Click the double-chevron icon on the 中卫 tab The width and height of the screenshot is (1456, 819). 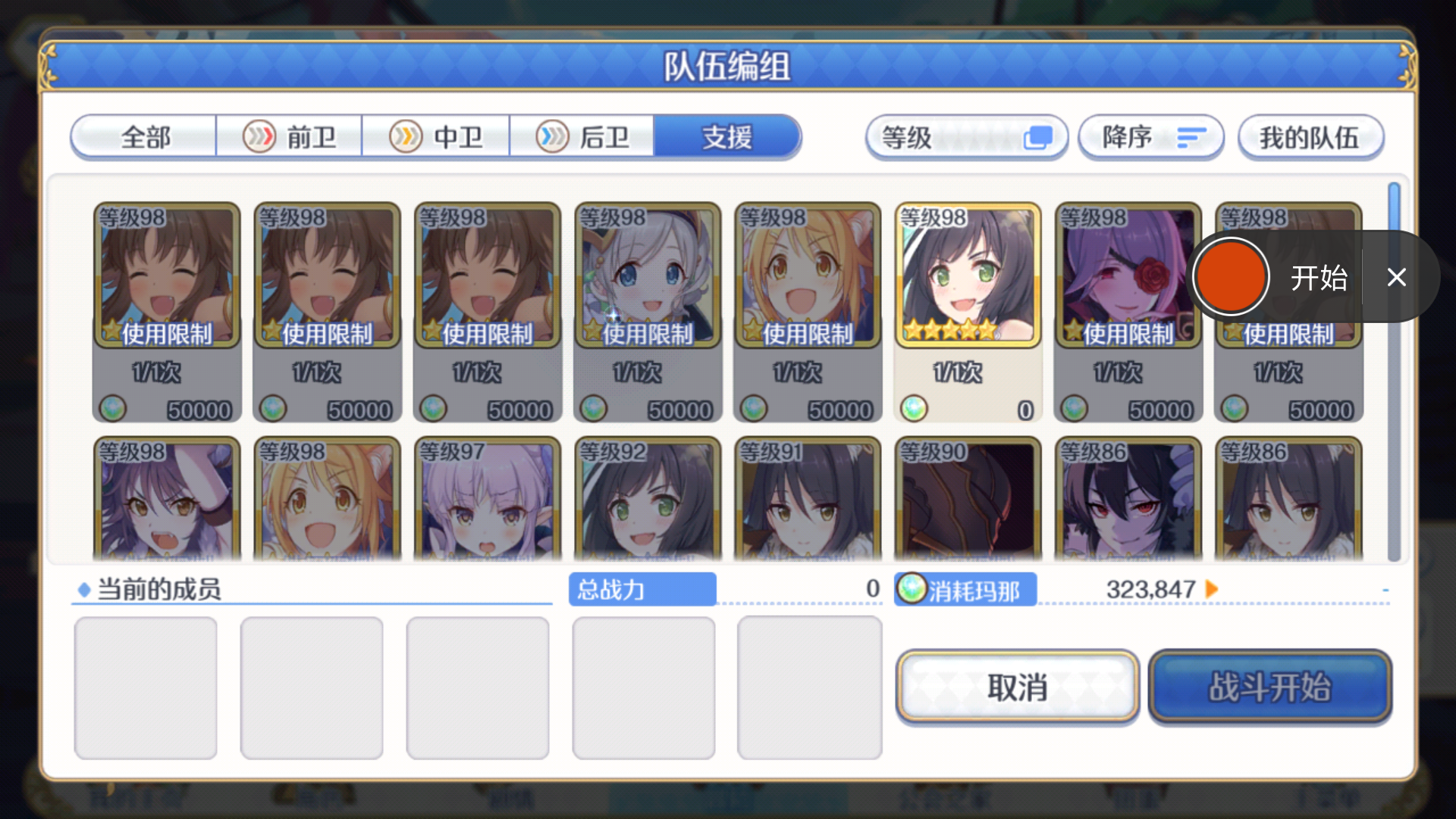406,137
